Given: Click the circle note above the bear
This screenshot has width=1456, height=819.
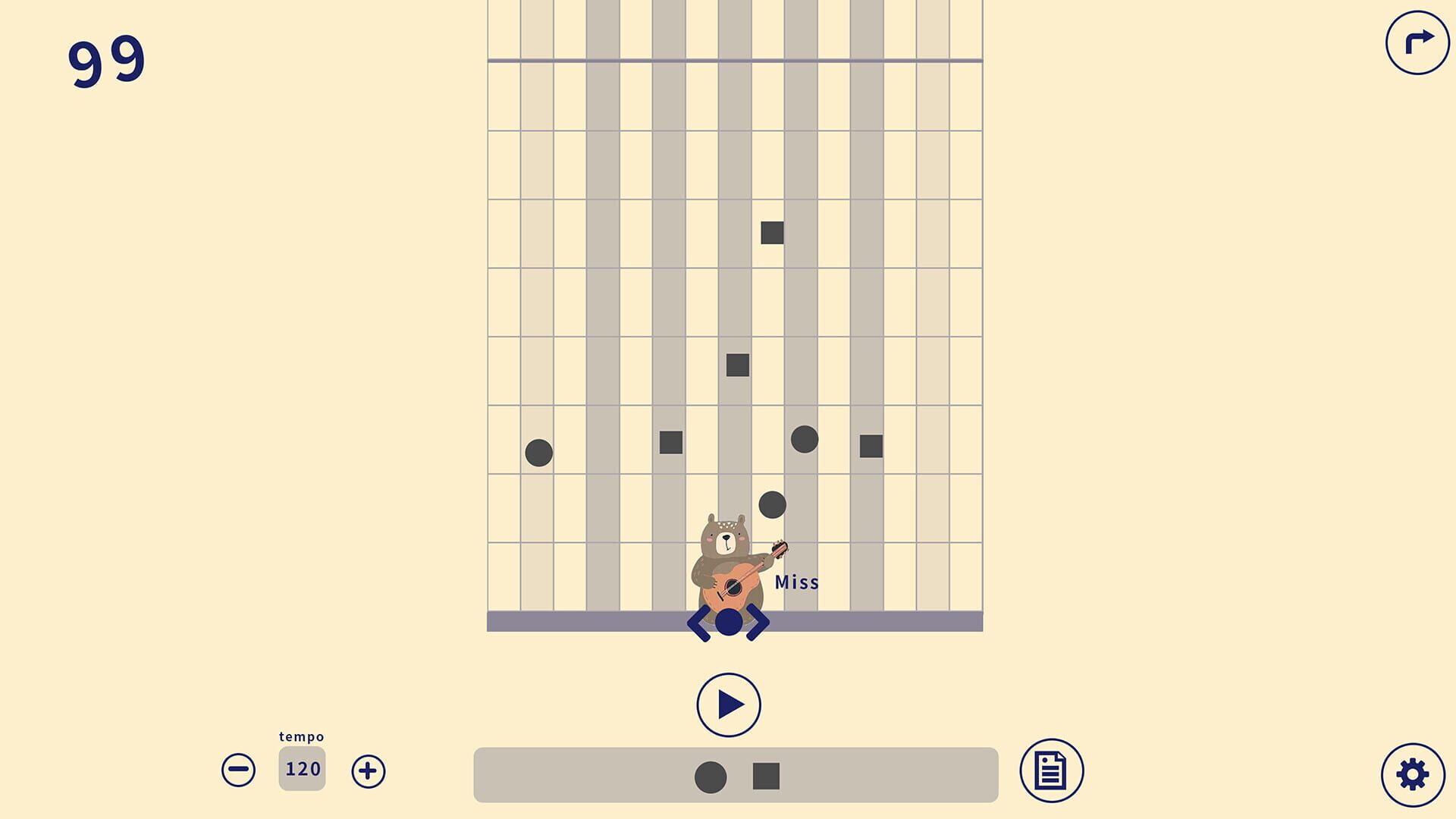Looking at the screenshot, I should tap(772, 504).
